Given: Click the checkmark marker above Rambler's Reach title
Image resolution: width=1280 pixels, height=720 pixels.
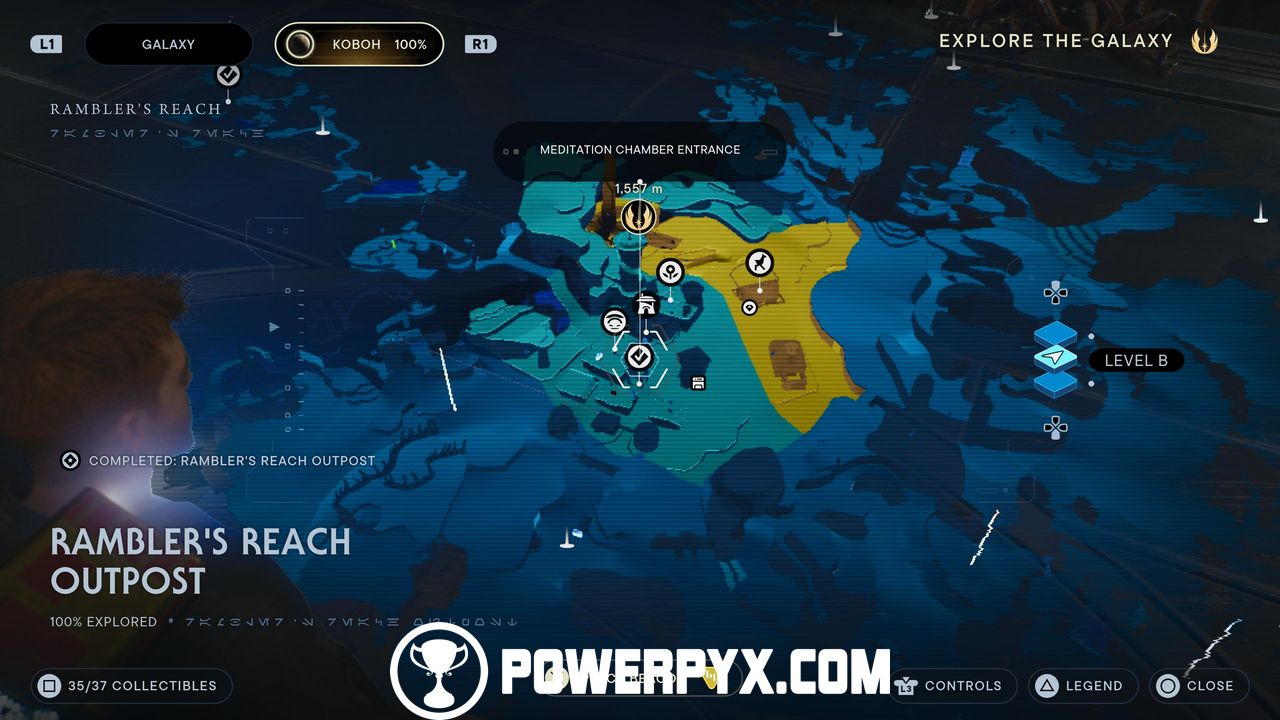Looking at the screenshot, I should tap(228, 73).
